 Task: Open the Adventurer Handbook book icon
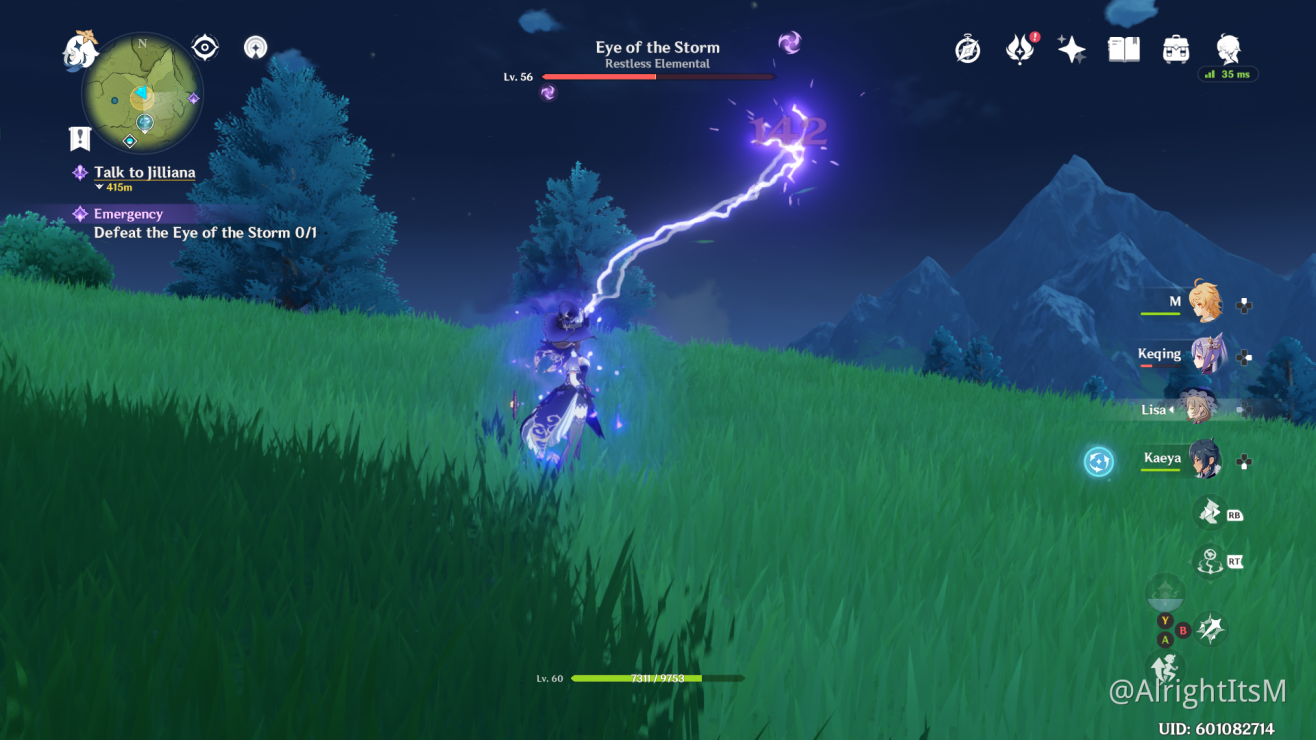click(1124, 49)
